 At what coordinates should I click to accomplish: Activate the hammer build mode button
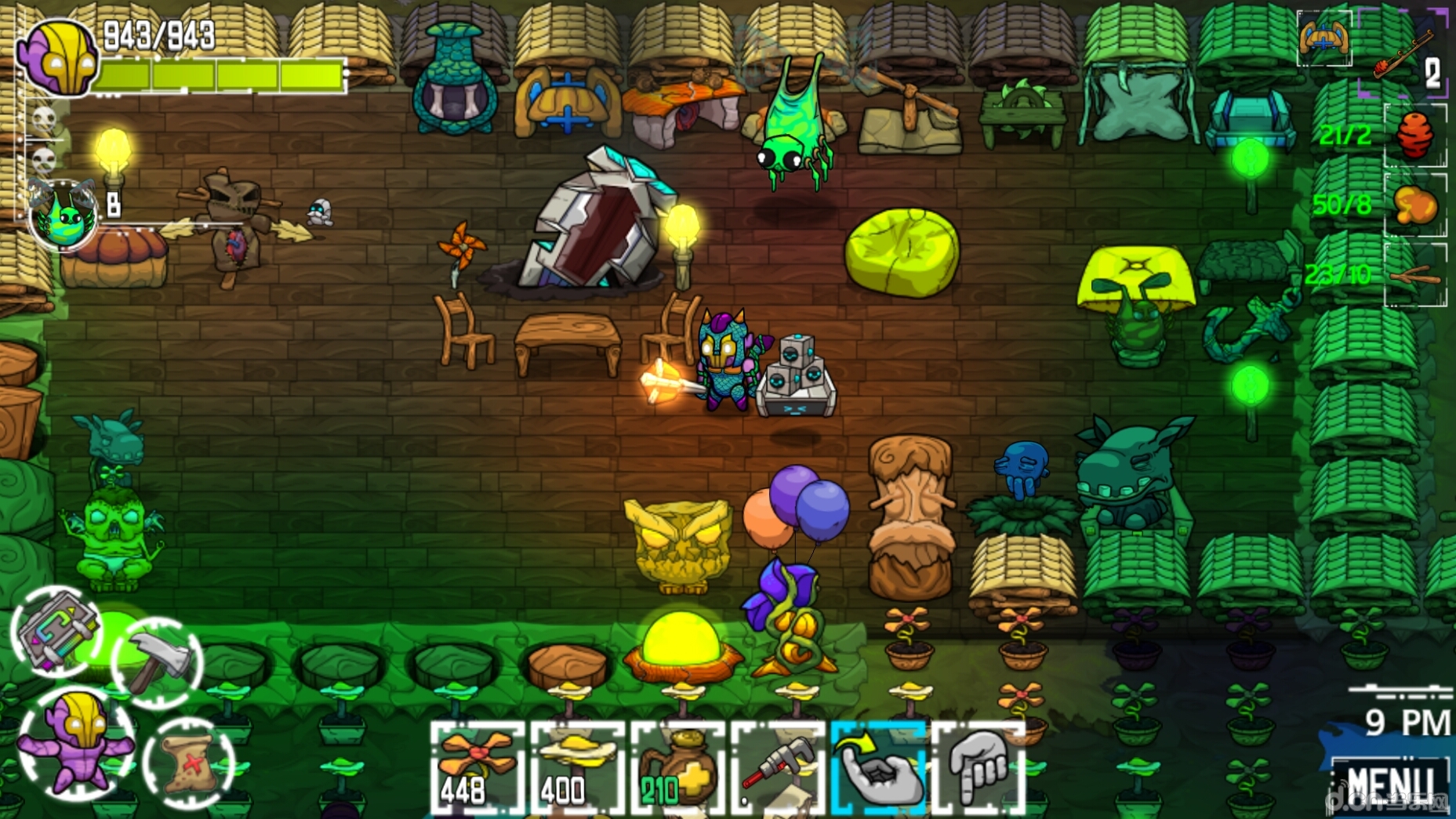pyautogui.click(x=158, y=662)
